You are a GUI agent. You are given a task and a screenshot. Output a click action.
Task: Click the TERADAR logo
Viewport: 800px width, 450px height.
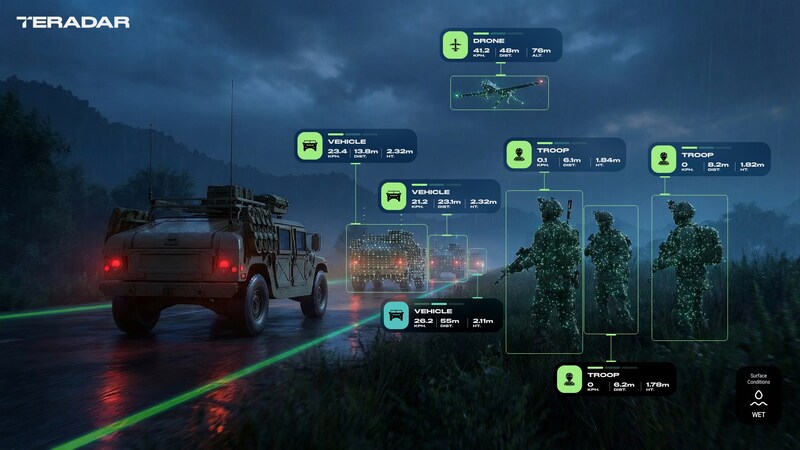click(73, 21)
